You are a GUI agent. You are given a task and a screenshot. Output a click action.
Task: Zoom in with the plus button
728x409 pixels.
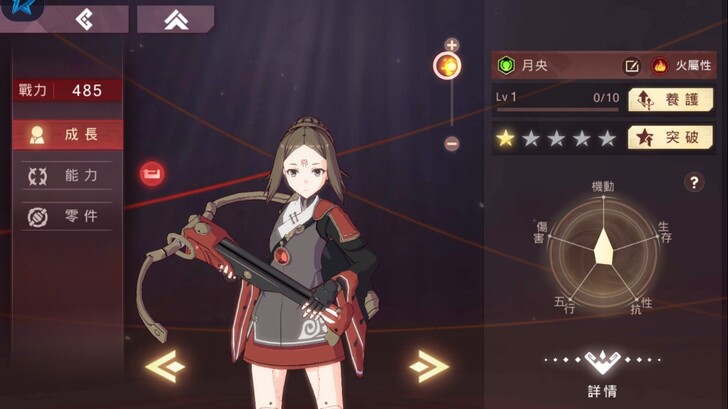pos(451,45)
